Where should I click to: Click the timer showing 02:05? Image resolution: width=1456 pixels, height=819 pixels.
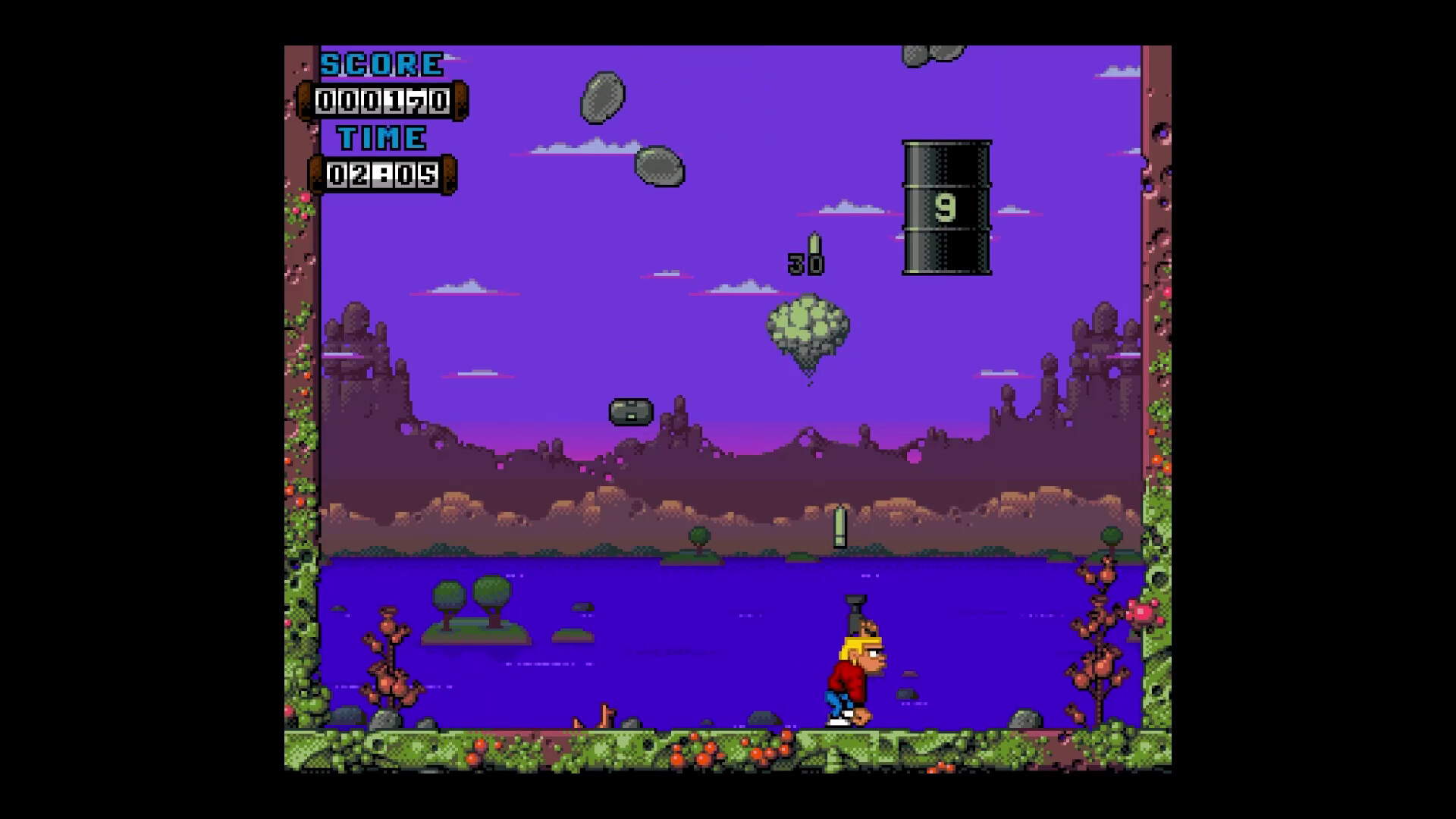coord(381,175)
